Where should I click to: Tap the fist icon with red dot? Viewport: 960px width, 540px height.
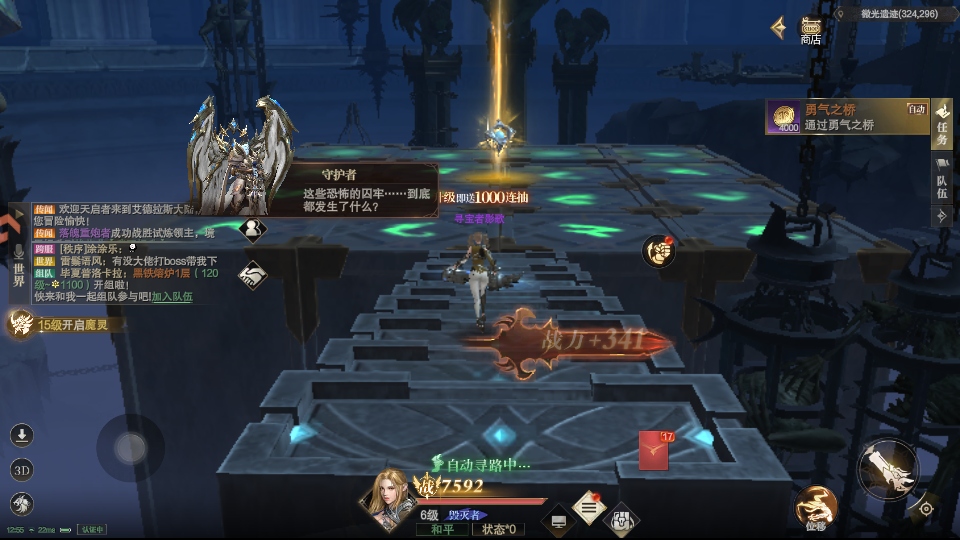(659, 252)
